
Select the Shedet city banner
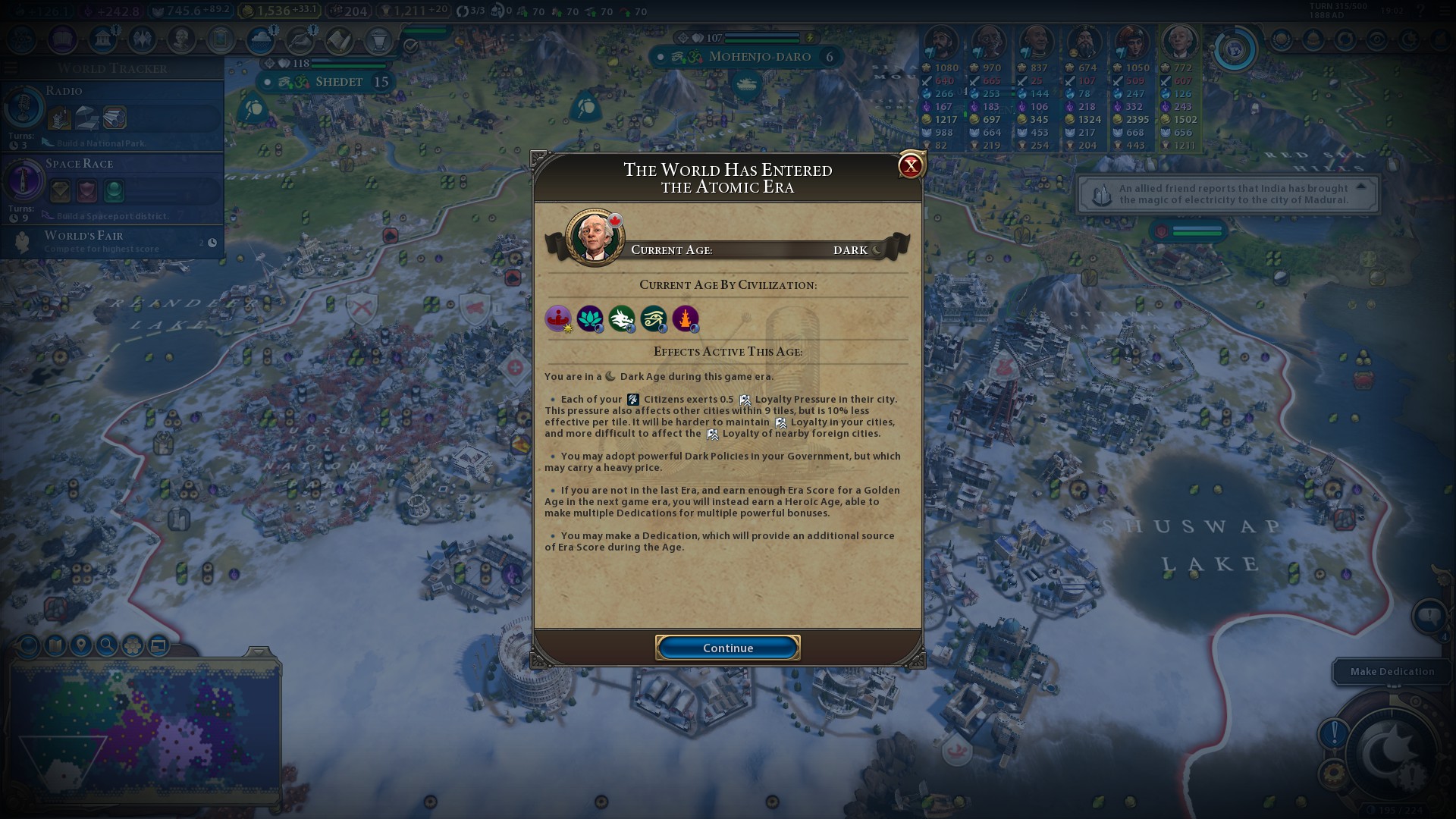click(334, 82)
